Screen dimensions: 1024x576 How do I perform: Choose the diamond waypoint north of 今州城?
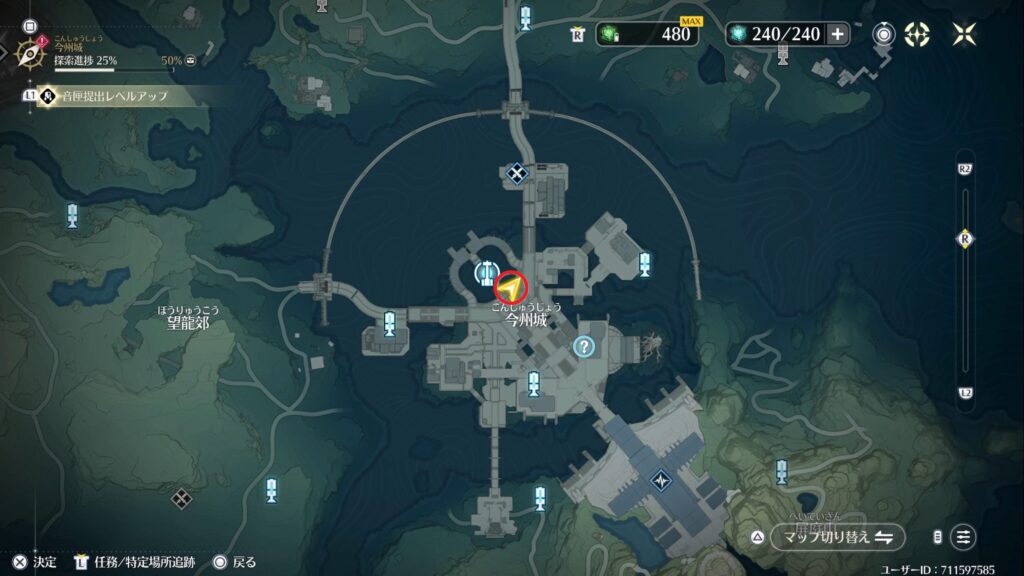516,174
